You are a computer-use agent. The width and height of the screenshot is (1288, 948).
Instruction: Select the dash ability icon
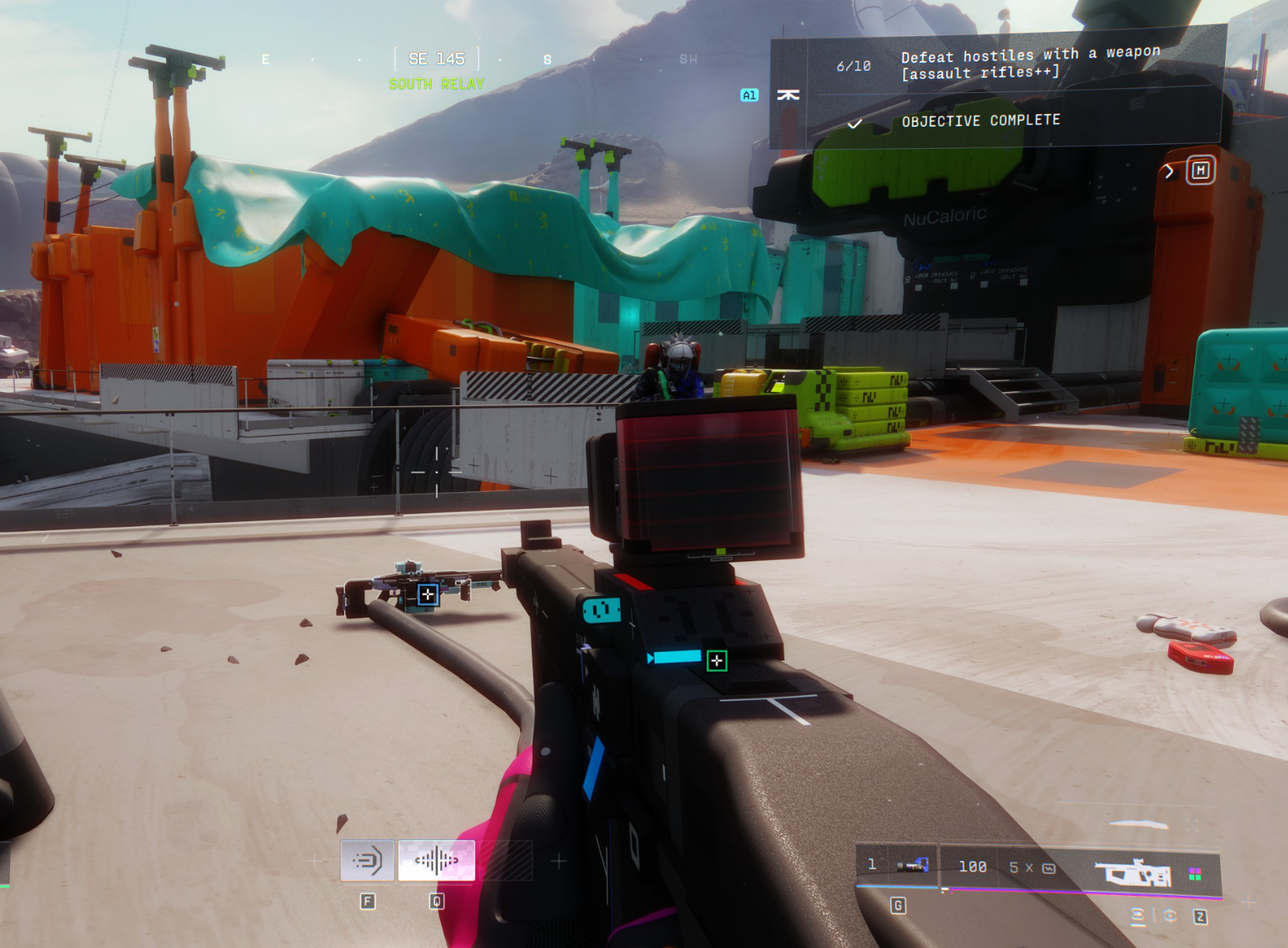pyautogui.click(x=367, y=860)
